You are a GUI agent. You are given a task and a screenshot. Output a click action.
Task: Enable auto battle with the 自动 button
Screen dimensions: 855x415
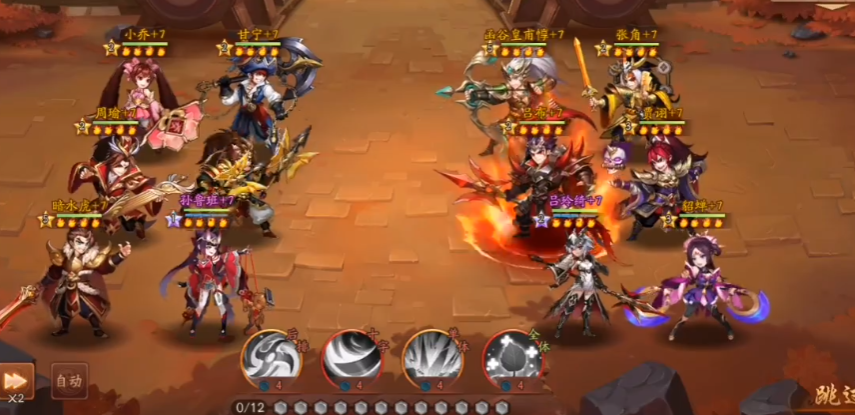tap(68, 380)
